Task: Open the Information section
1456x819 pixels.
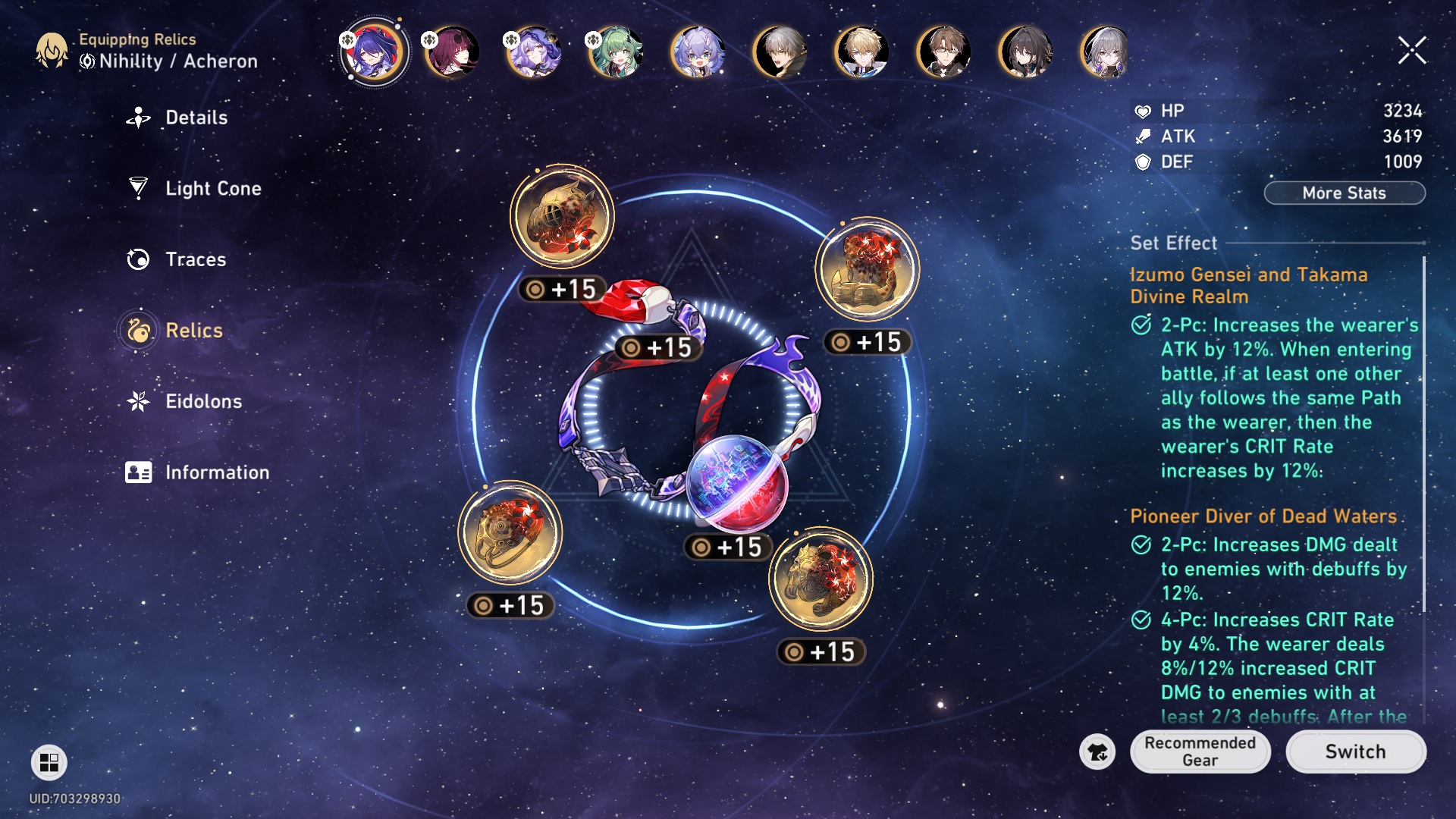Action: [216, 472]
